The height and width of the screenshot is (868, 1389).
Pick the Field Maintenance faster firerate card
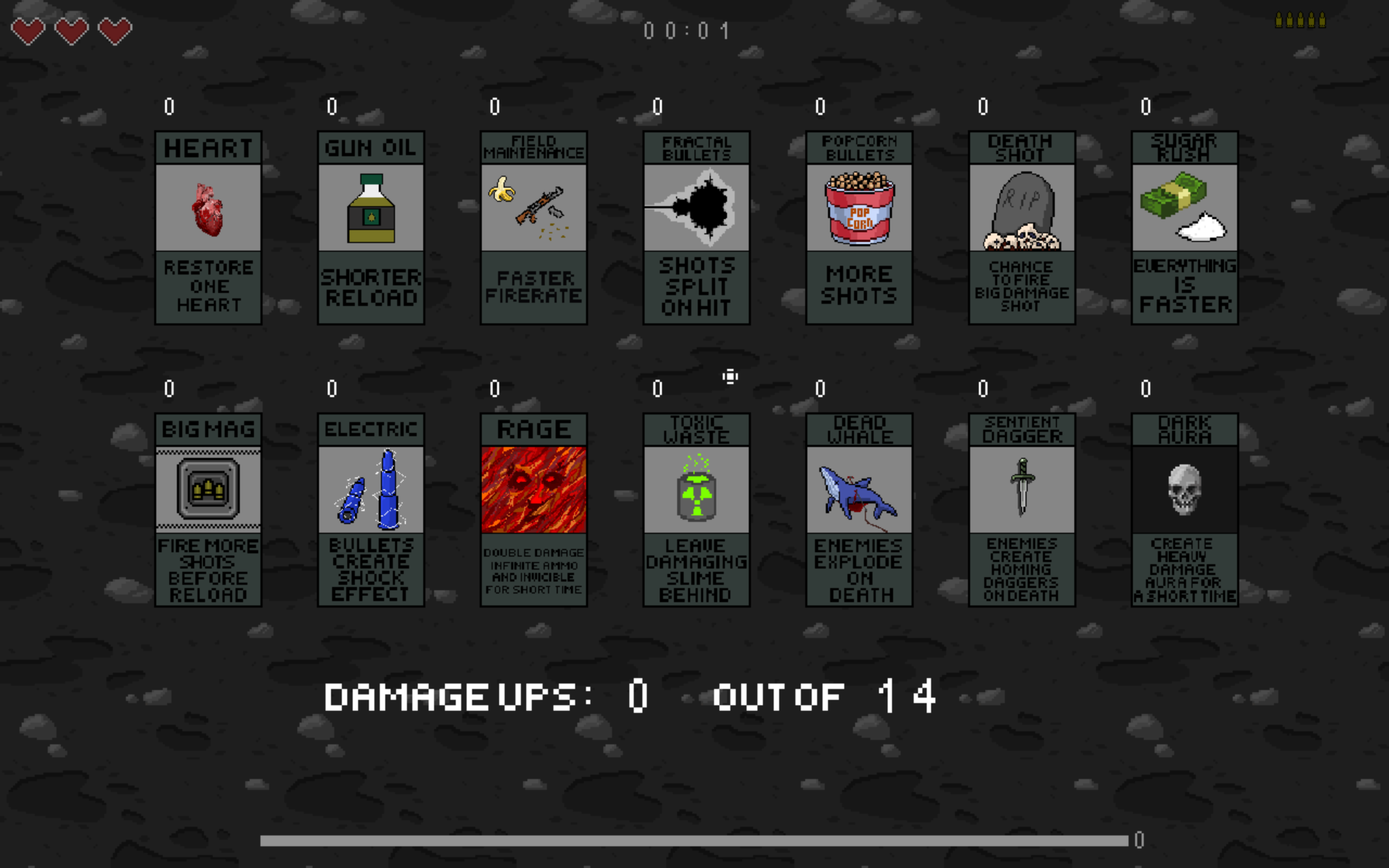(x=534, y=227)
